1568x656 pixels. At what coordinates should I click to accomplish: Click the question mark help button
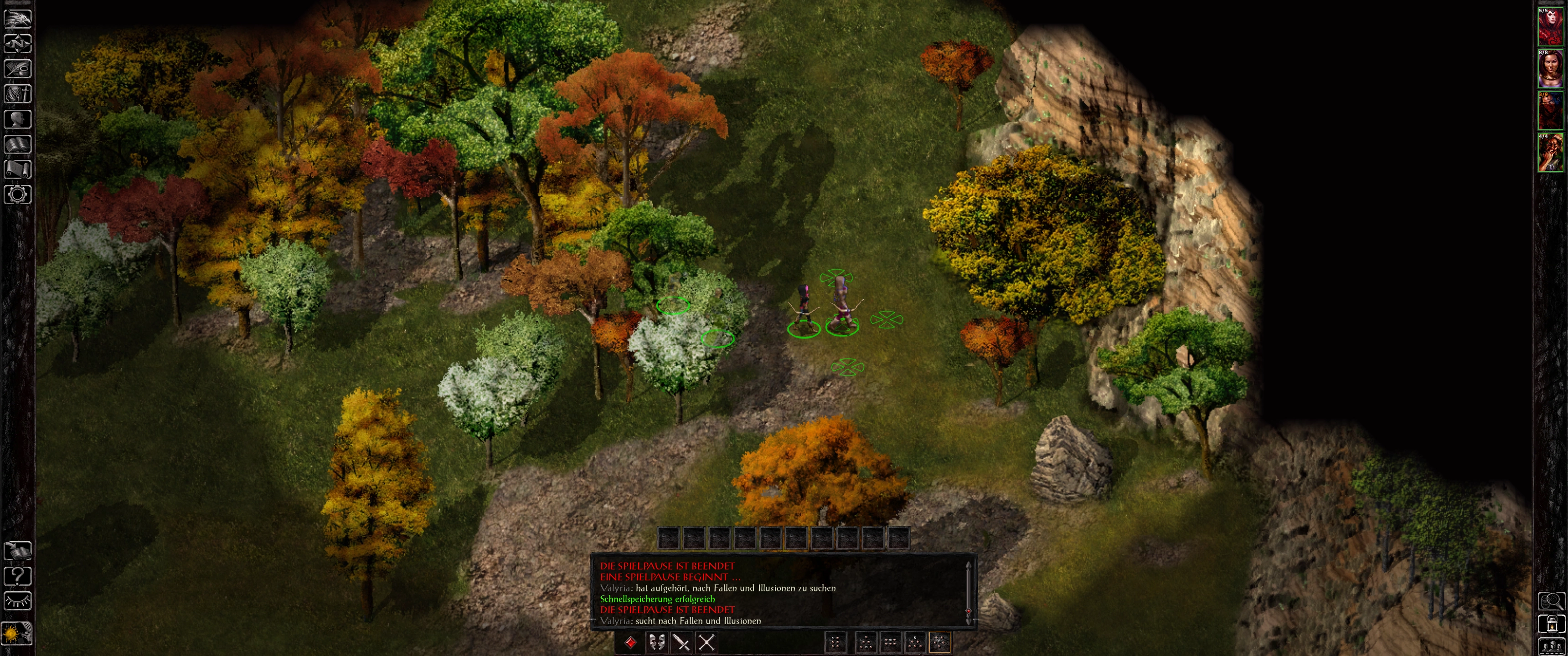tap(18, 576)
